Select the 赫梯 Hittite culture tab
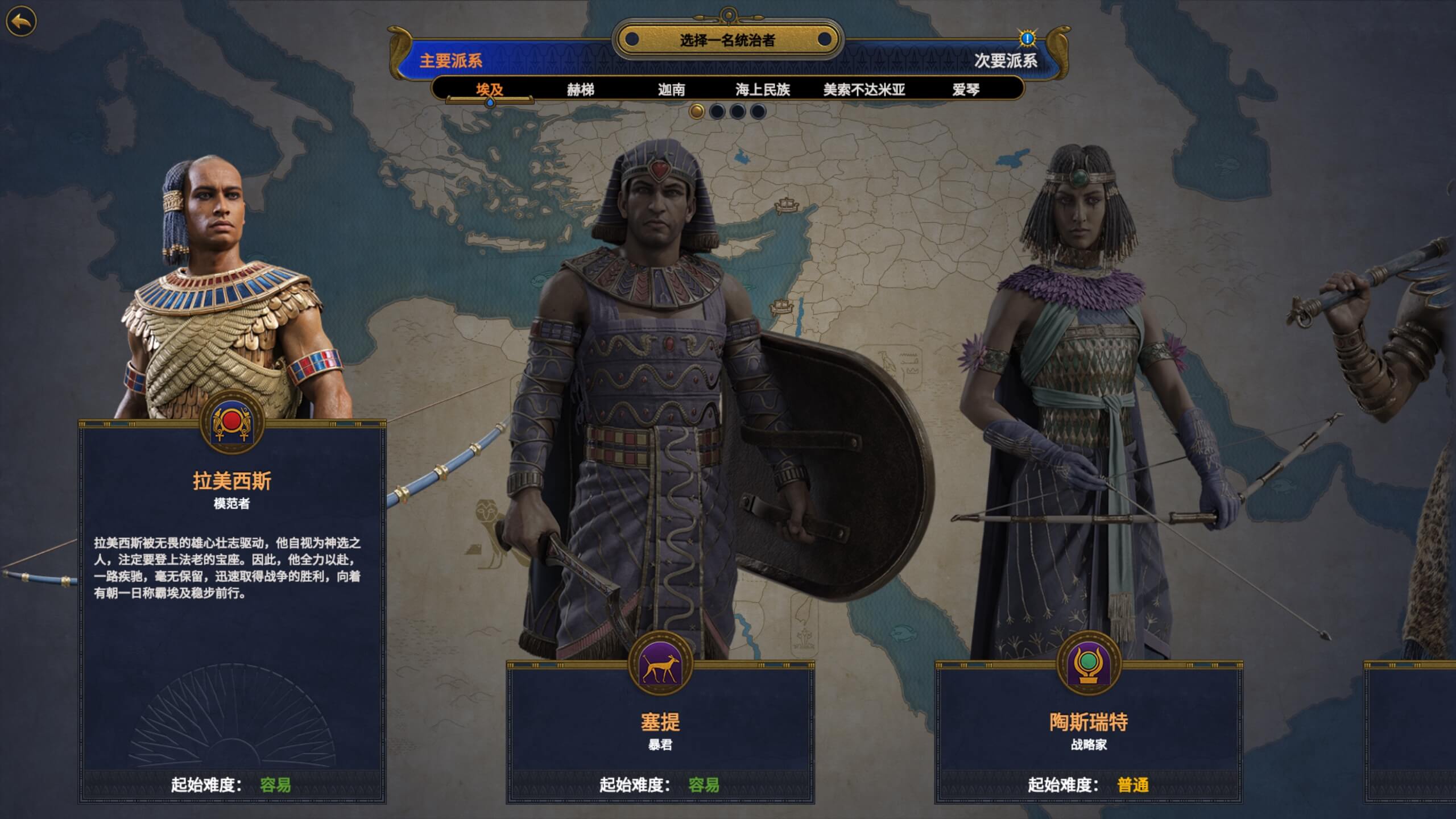 580,90
